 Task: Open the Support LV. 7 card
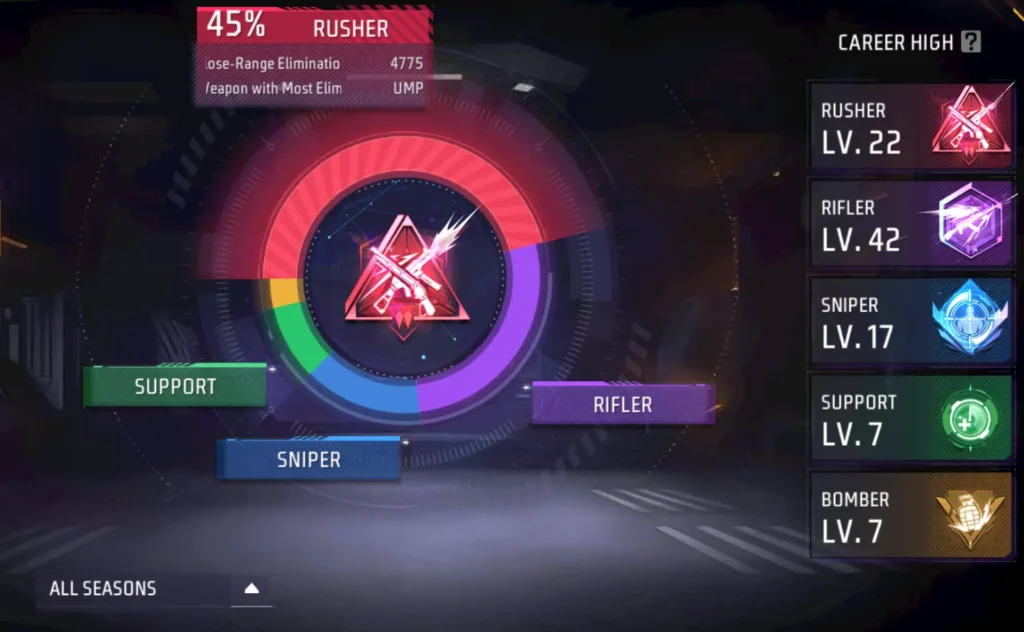tap(911, 418)
